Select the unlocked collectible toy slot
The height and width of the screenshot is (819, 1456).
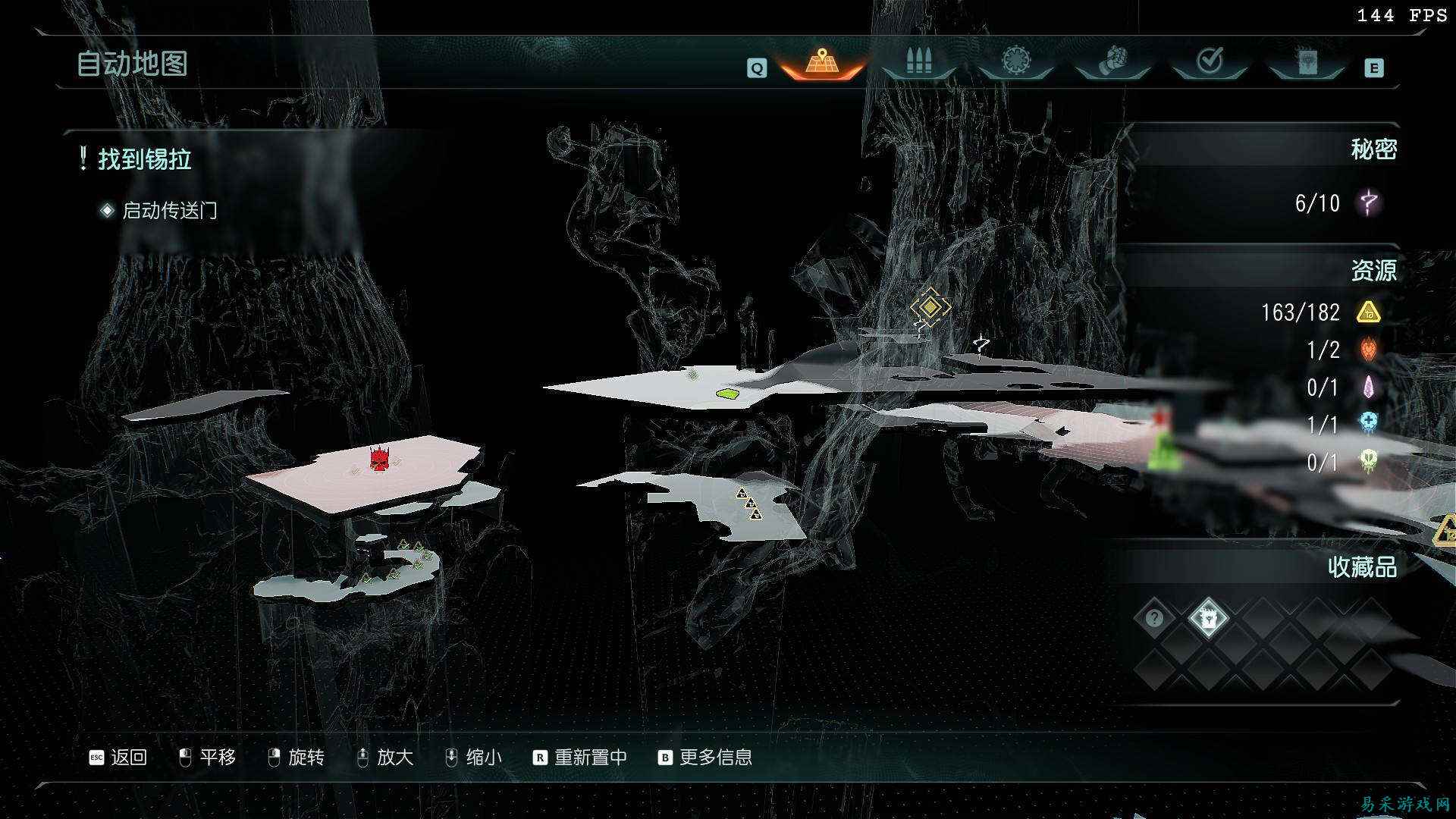1208,618
